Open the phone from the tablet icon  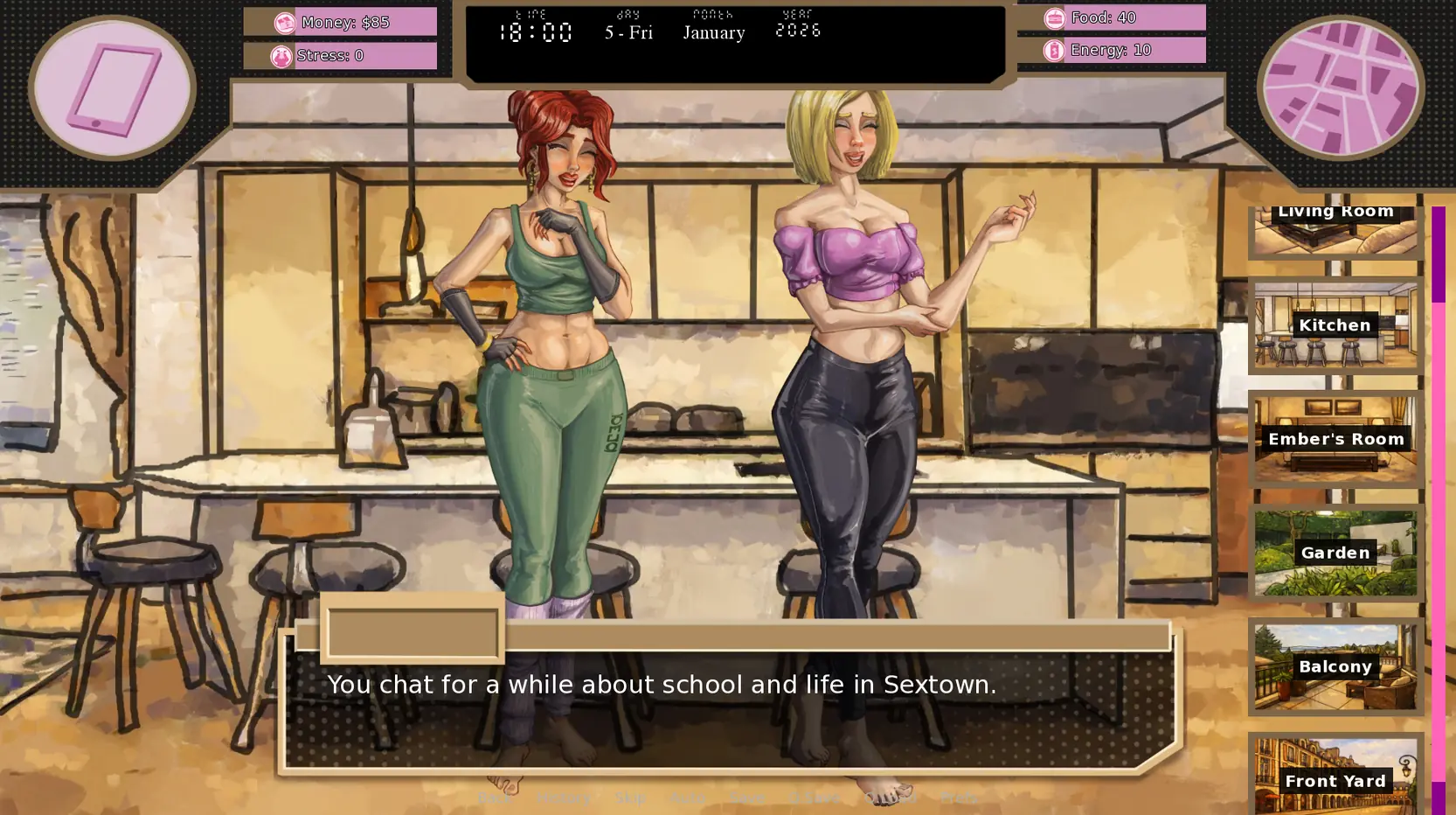coord(113,88)
